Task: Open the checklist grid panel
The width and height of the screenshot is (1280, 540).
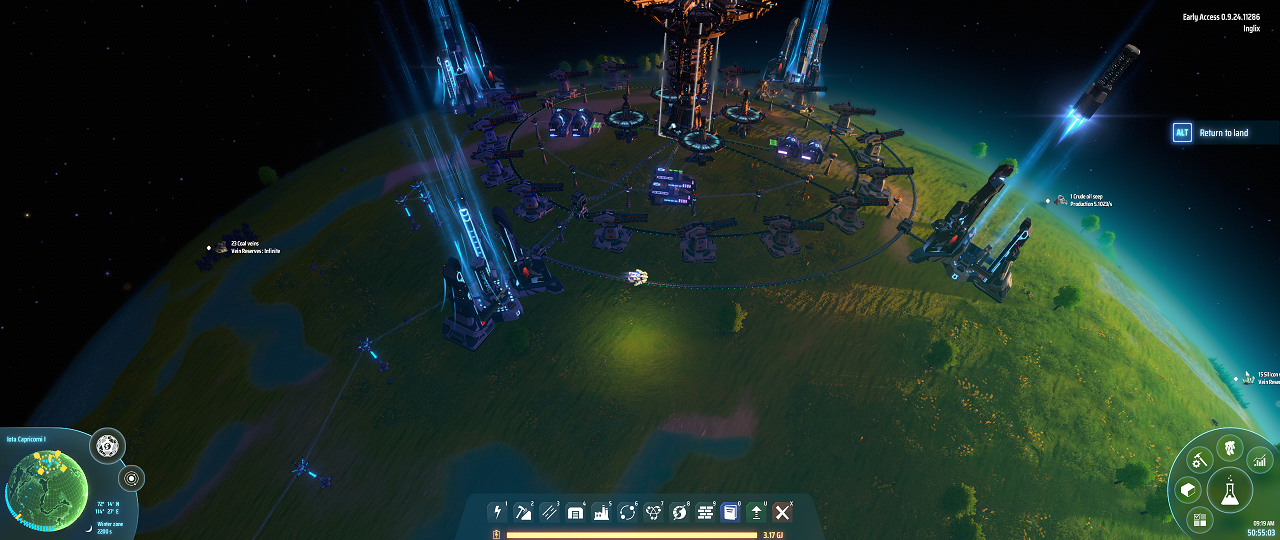Action: coord(1198,519)
